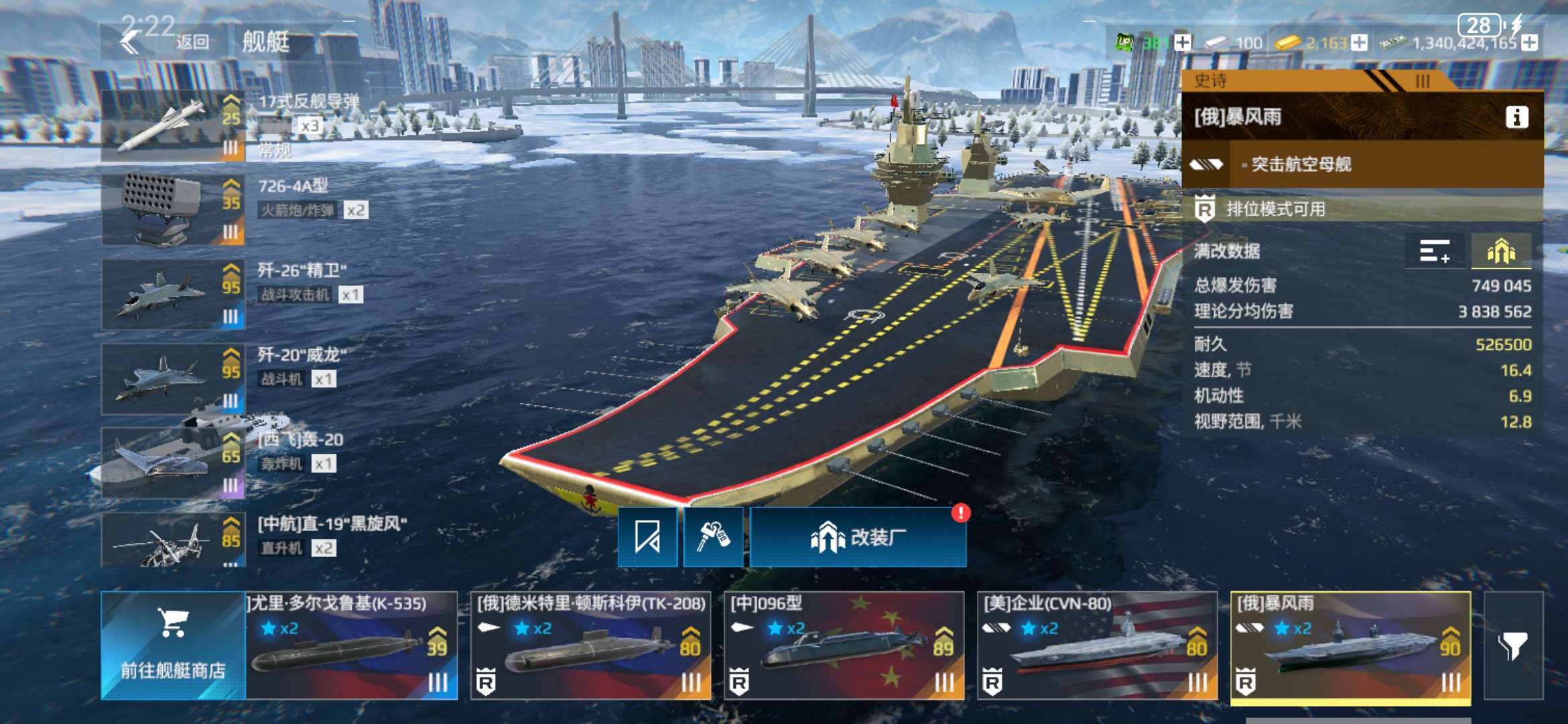Select the 轰-20 bomber slot
1568x724 pixels.
(173, 463)
